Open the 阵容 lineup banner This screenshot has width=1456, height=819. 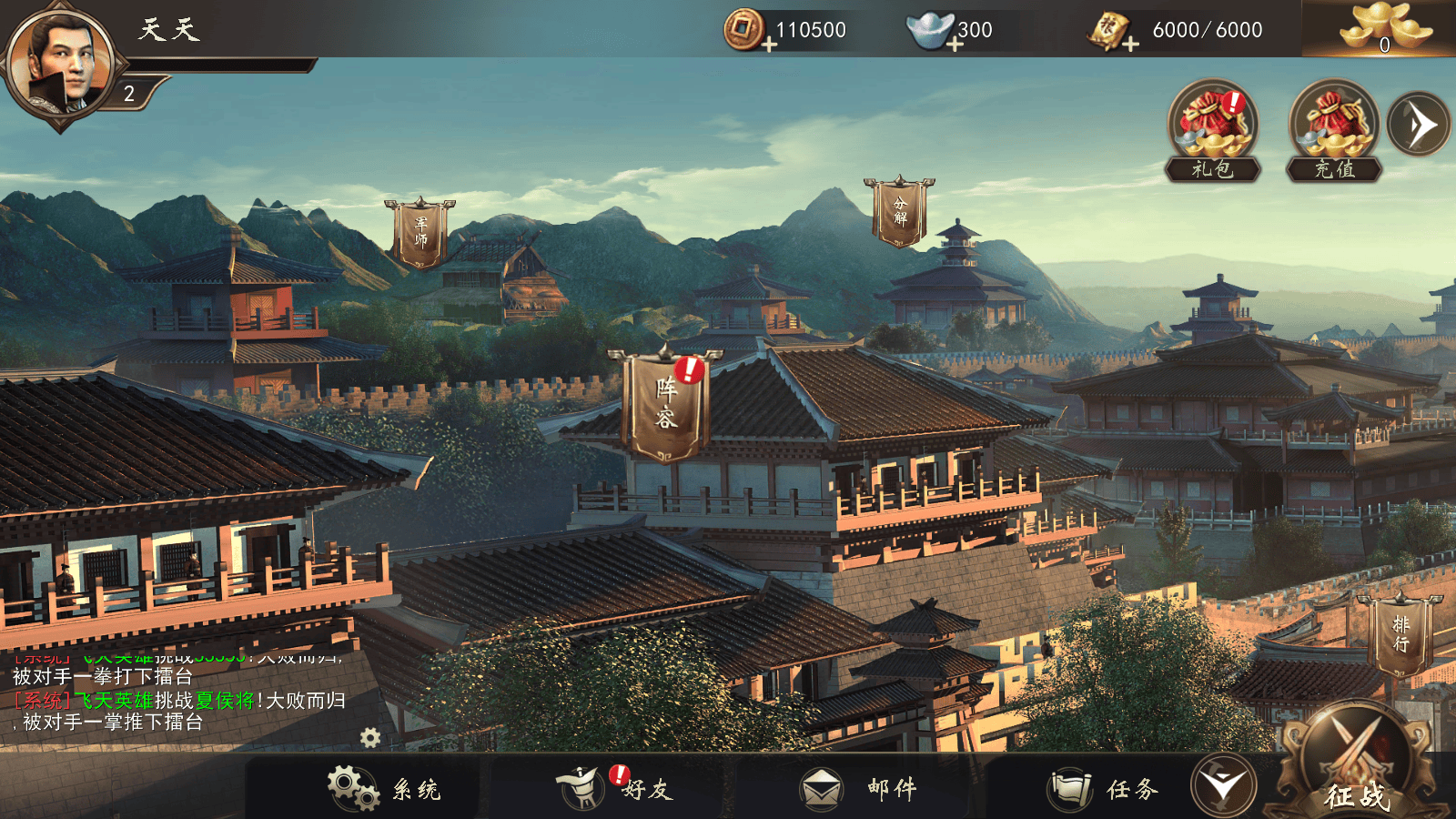tap(666, 405)
